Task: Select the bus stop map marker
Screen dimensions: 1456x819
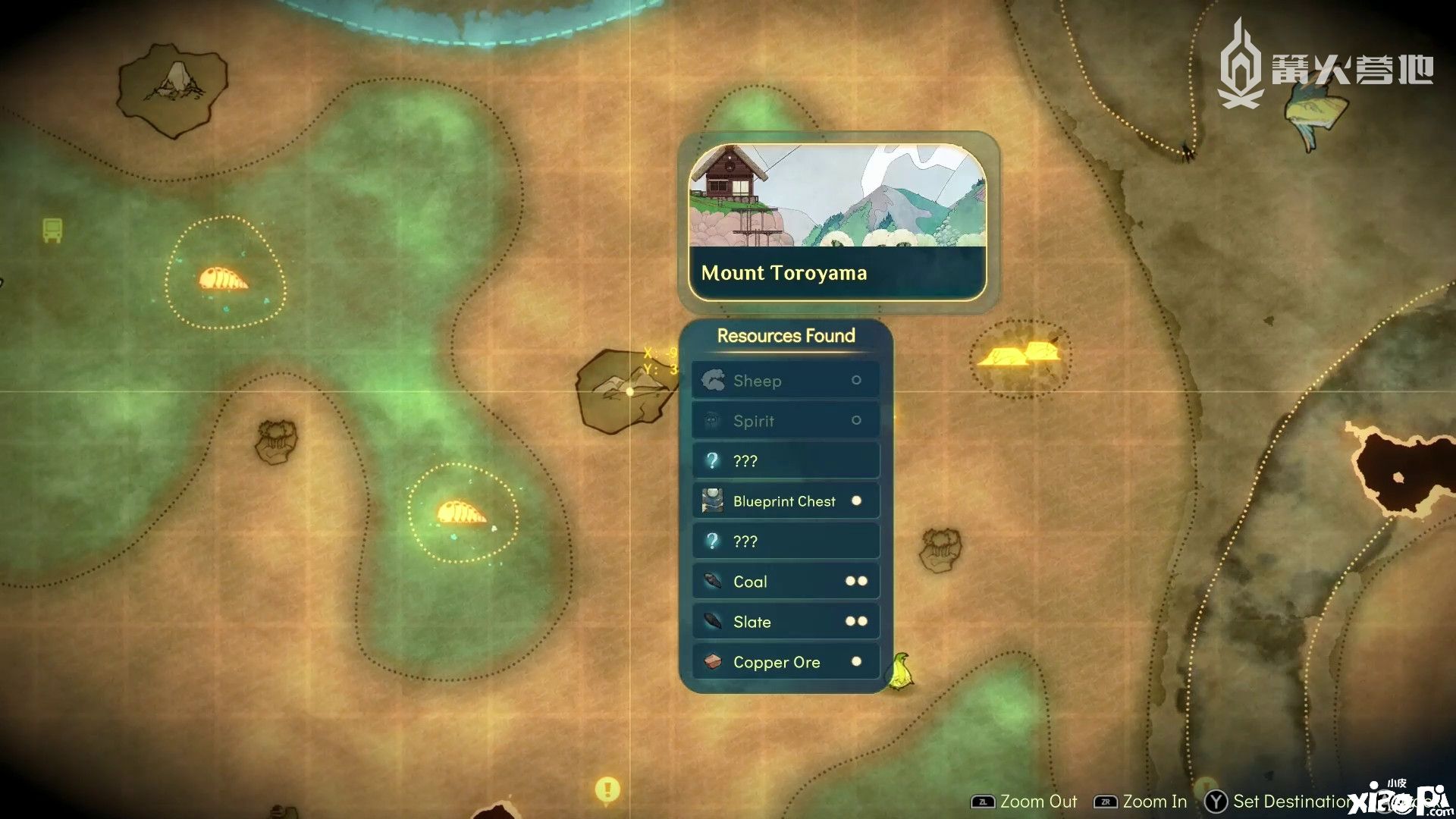Action: [52, 230]
